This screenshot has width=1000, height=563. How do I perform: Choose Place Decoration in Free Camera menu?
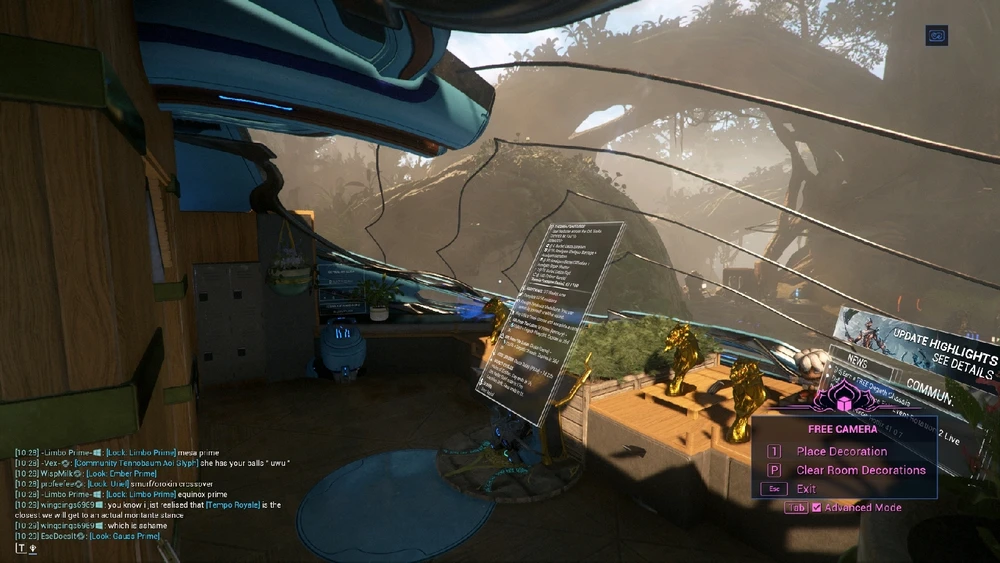pyautogui.click(x=841, y=452)
